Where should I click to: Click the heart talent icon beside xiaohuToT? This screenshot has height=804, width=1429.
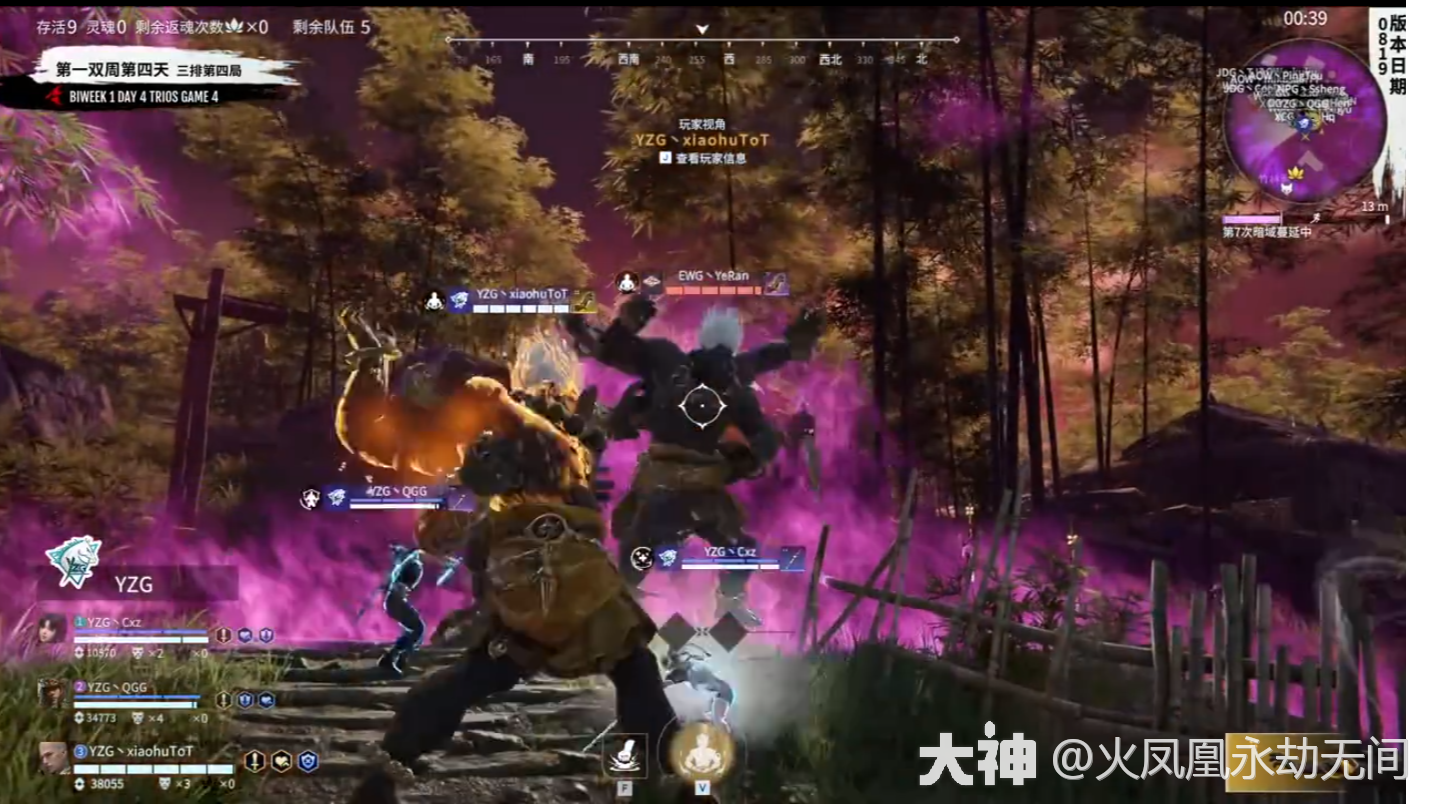click(x=282, y=762)
